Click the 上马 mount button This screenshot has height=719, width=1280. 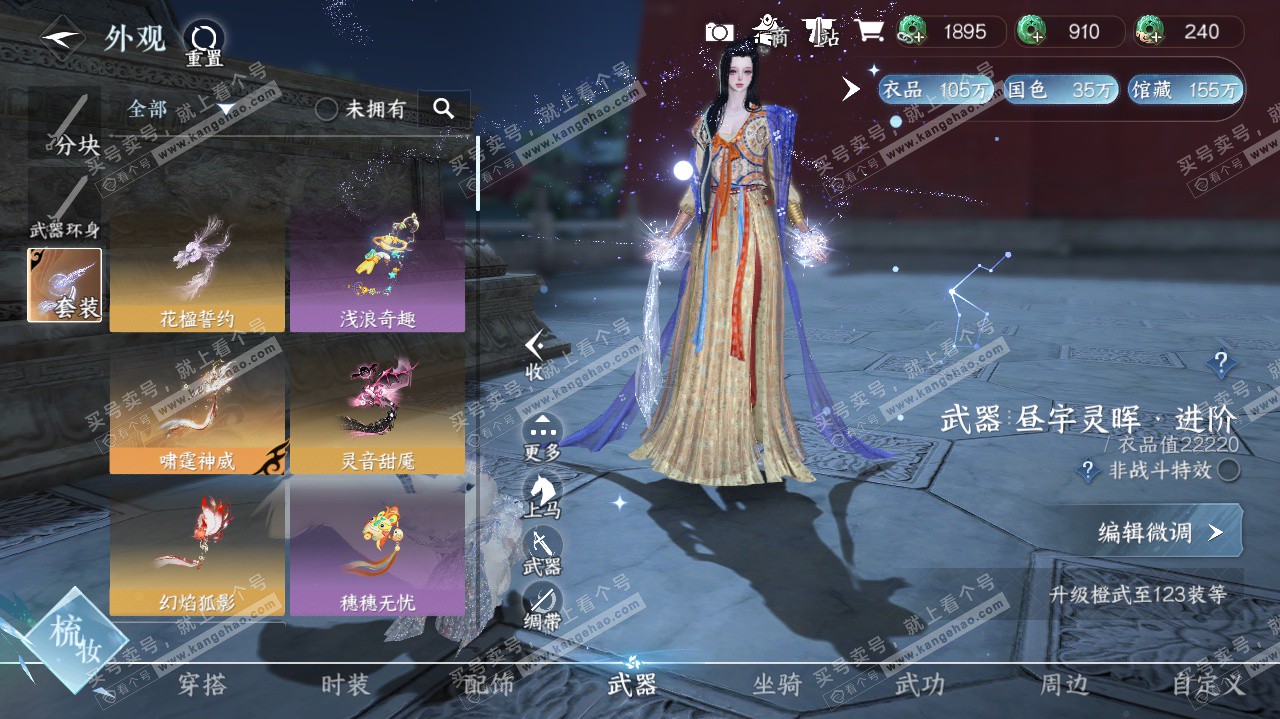point(542,494)
